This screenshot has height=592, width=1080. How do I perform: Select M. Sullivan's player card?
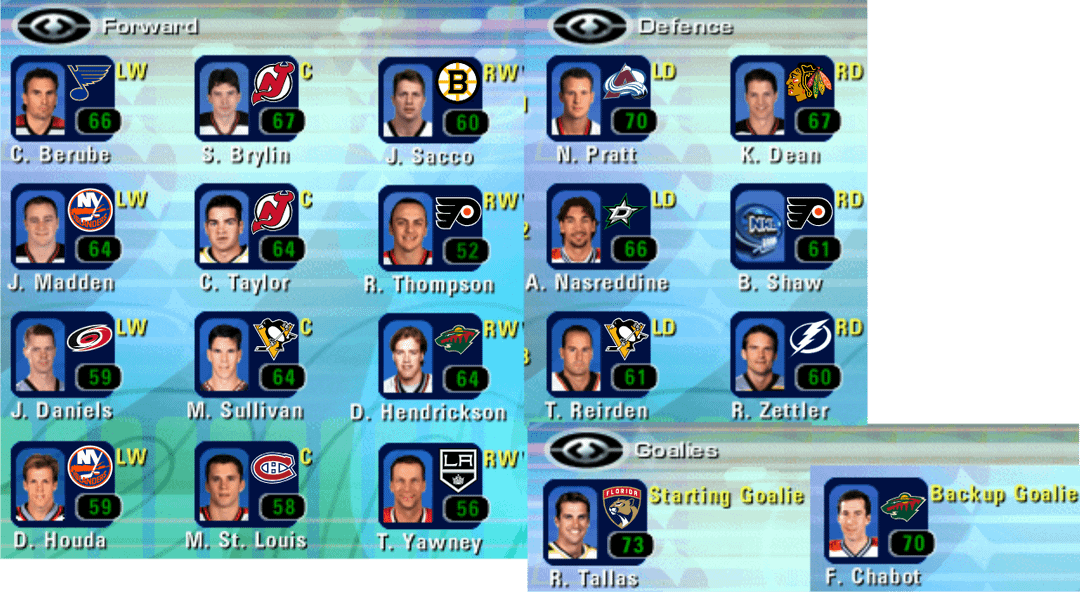247,354
